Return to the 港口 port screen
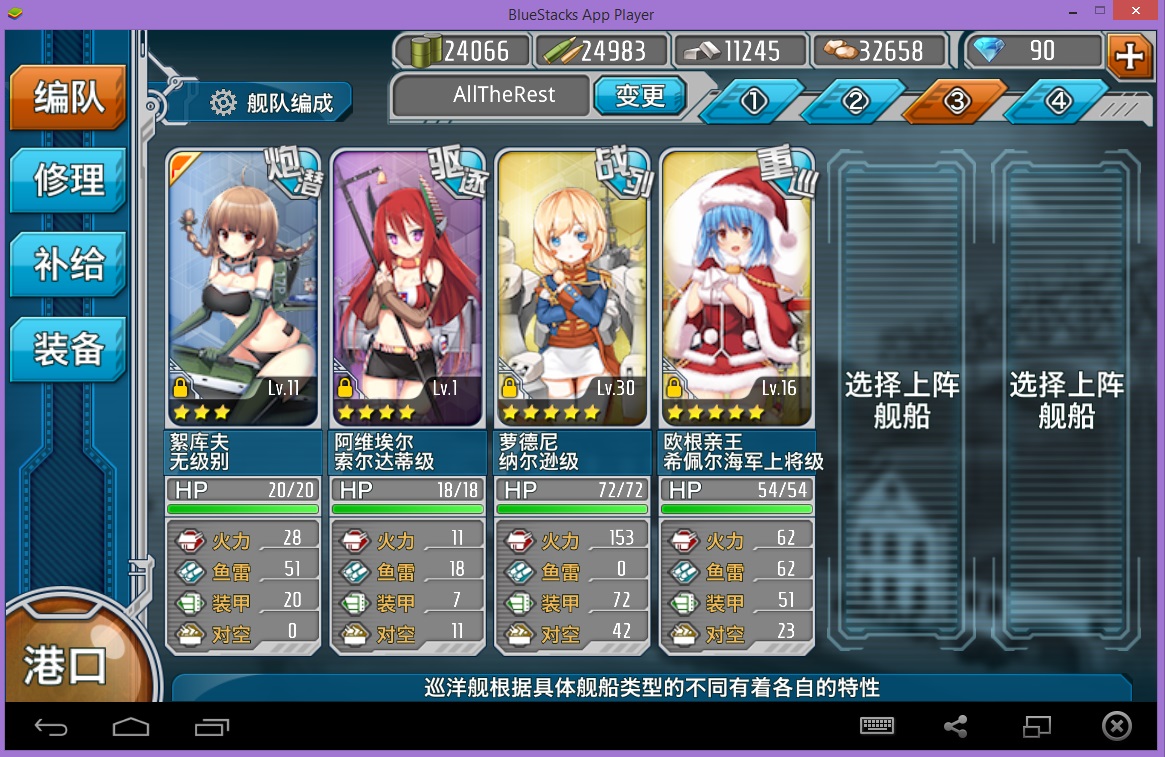Image resolution: width=1165 pixels, height=757 pixels. (65, 665)
